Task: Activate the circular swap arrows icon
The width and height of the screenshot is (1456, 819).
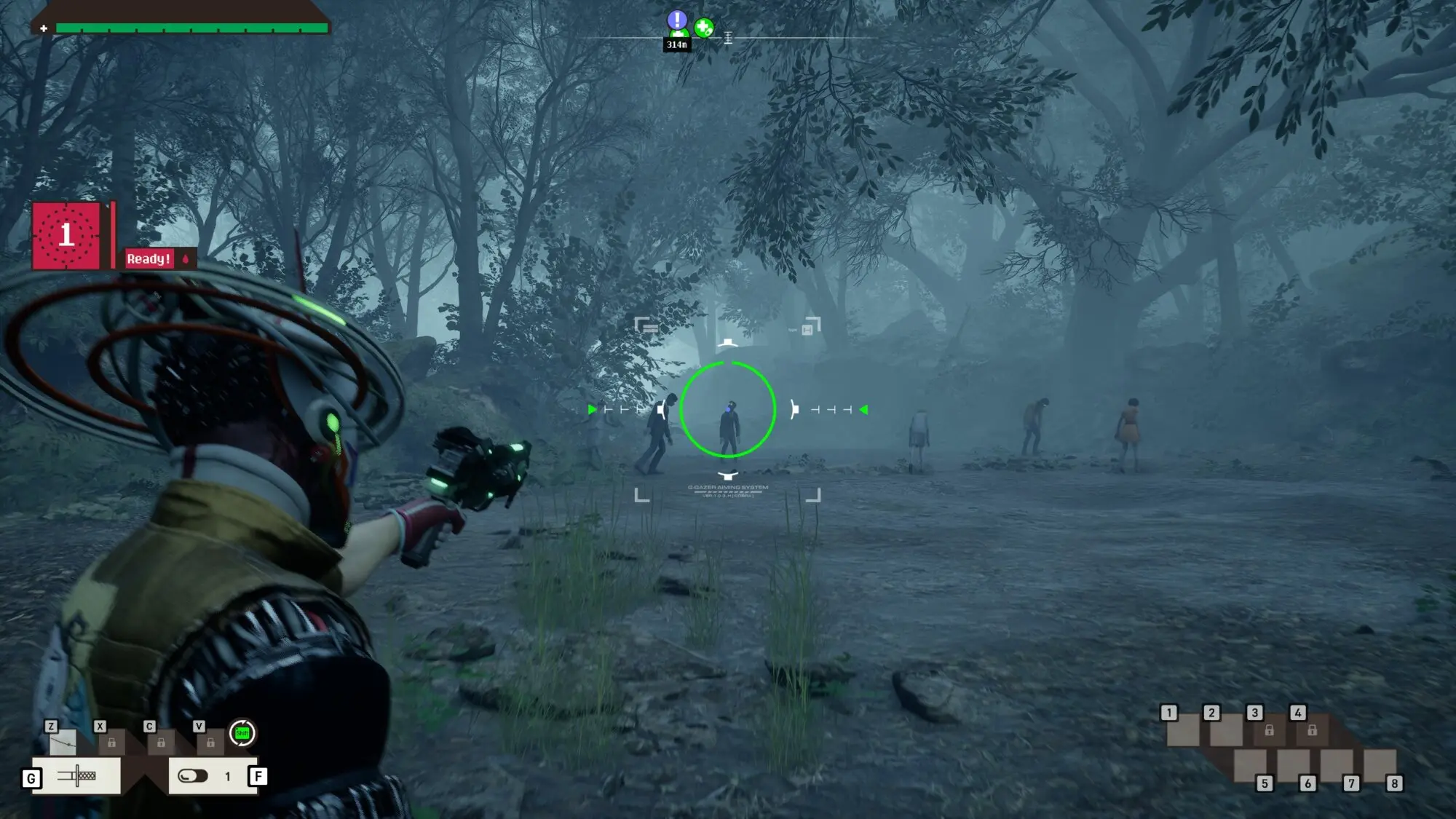Action: (242, 733)
